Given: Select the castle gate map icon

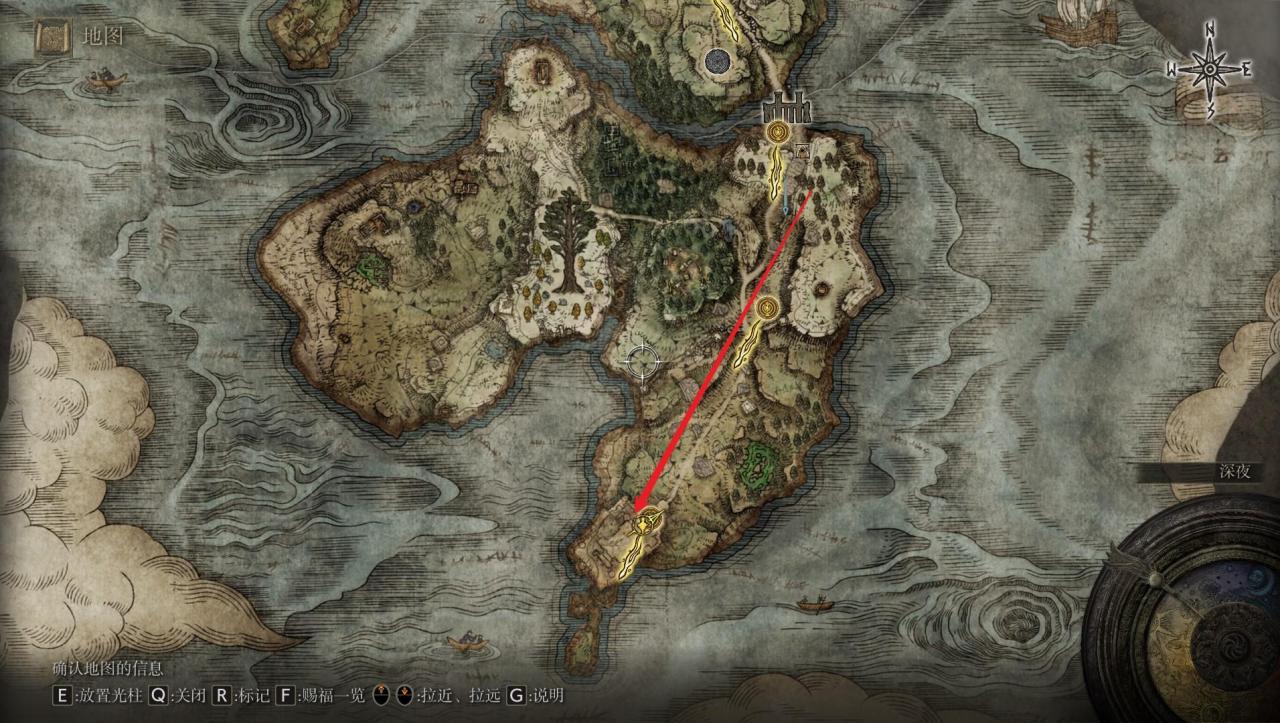Looking at the screenshot, I should click(786, 107).
